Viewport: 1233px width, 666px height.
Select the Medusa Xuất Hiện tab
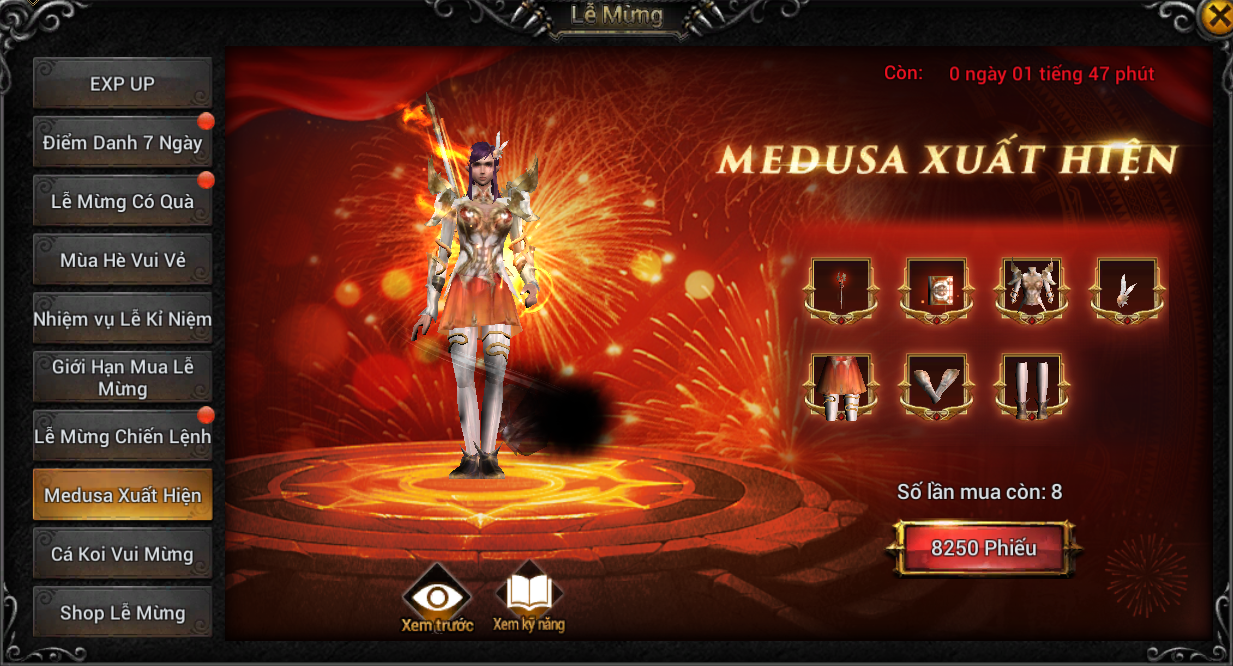coord(122,495)
